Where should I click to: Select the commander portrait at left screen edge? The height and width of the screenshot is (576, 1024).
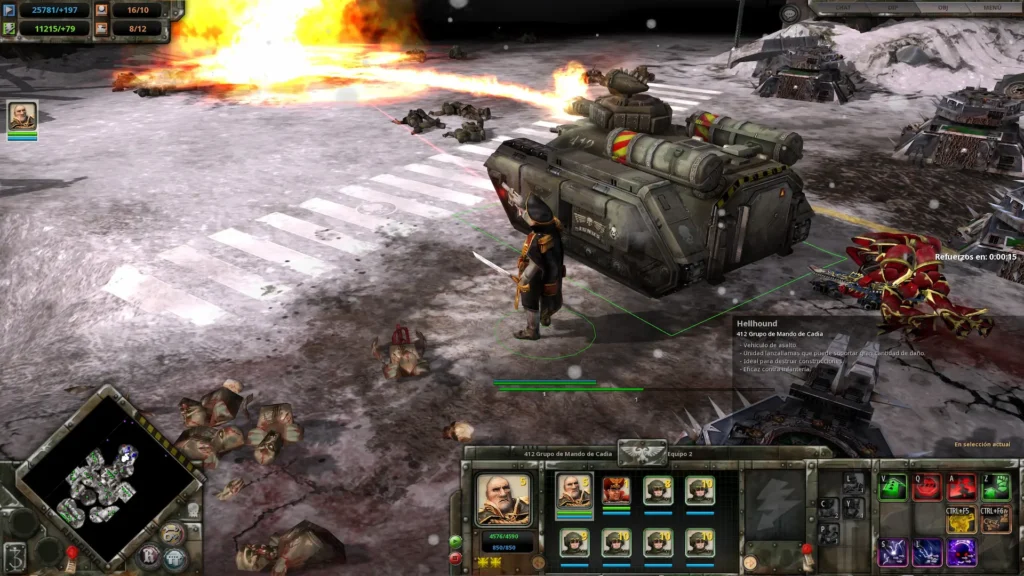coord(22,116)
